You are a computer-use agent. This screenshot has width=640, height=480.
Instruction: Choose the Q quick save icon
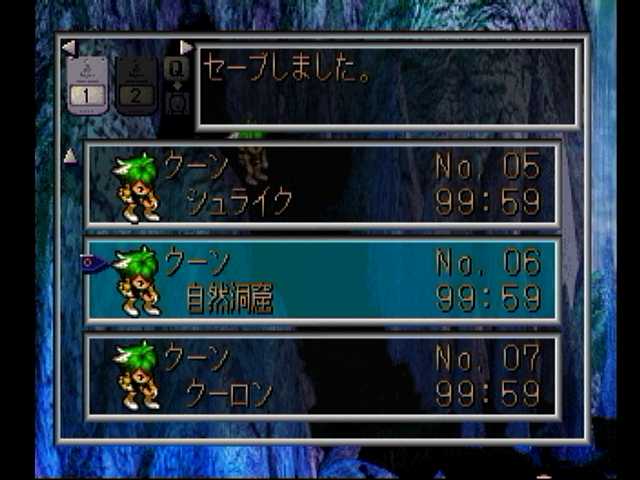tap(177, 70)
